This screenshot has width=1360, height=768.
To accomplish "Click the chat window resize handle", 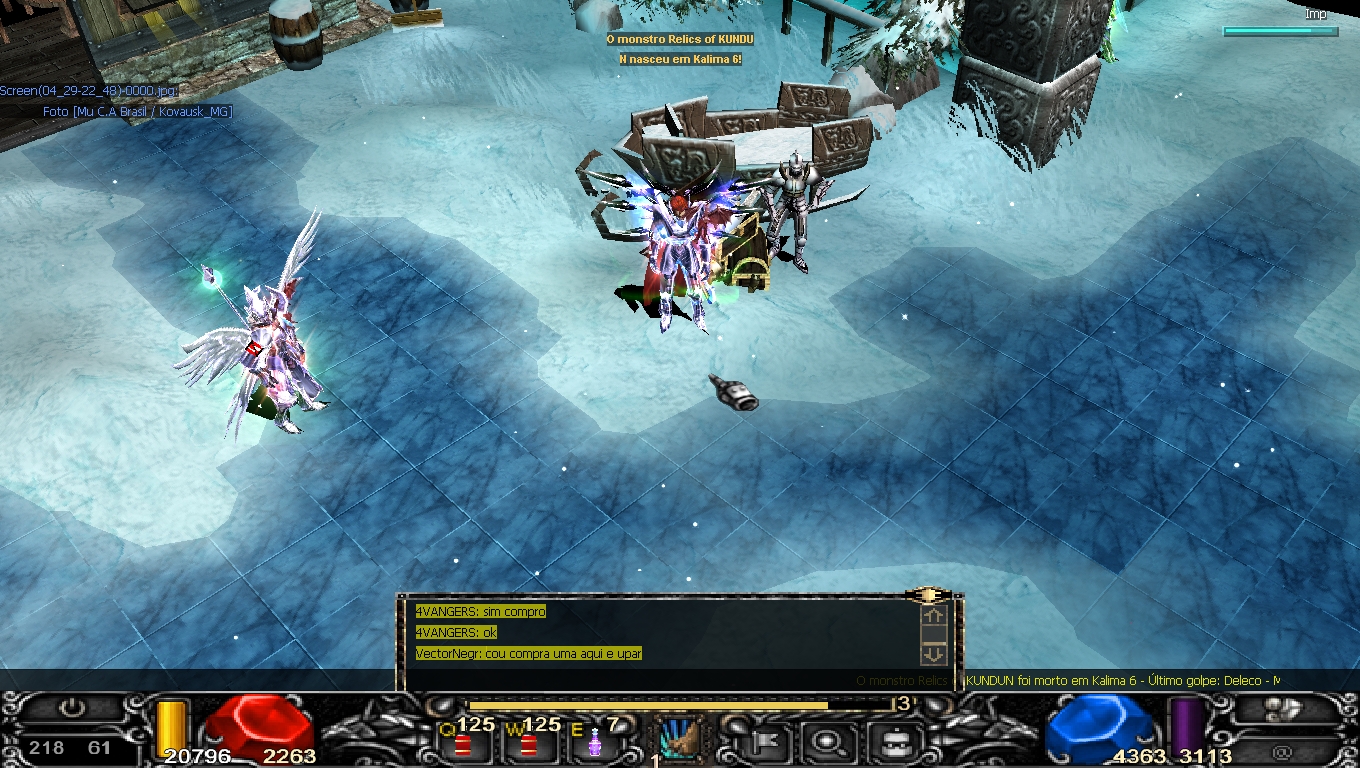I will tap(928, 595).
